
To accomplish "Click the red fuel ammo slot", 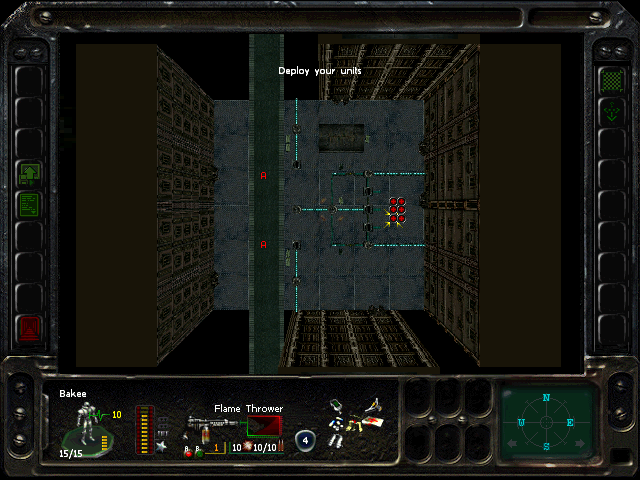I will tap(264, 427).
